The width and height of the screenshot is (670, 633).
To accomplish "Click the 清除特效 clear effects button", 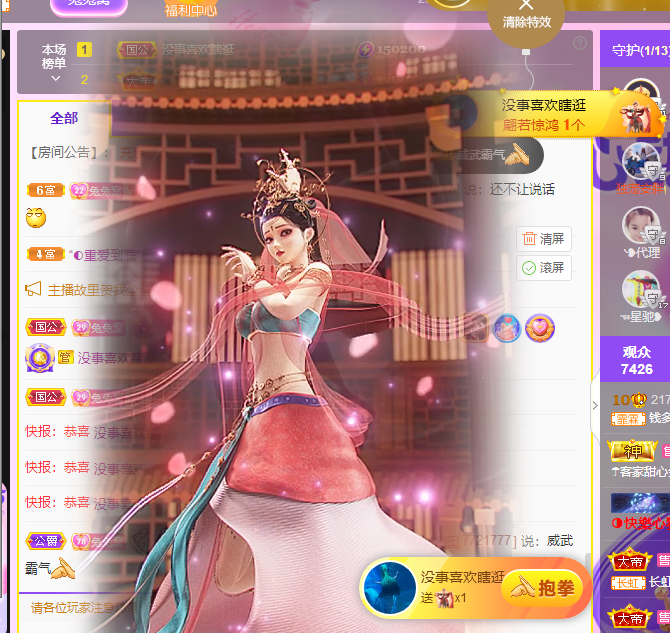I will pyautogui.click(x=526, y=14).
